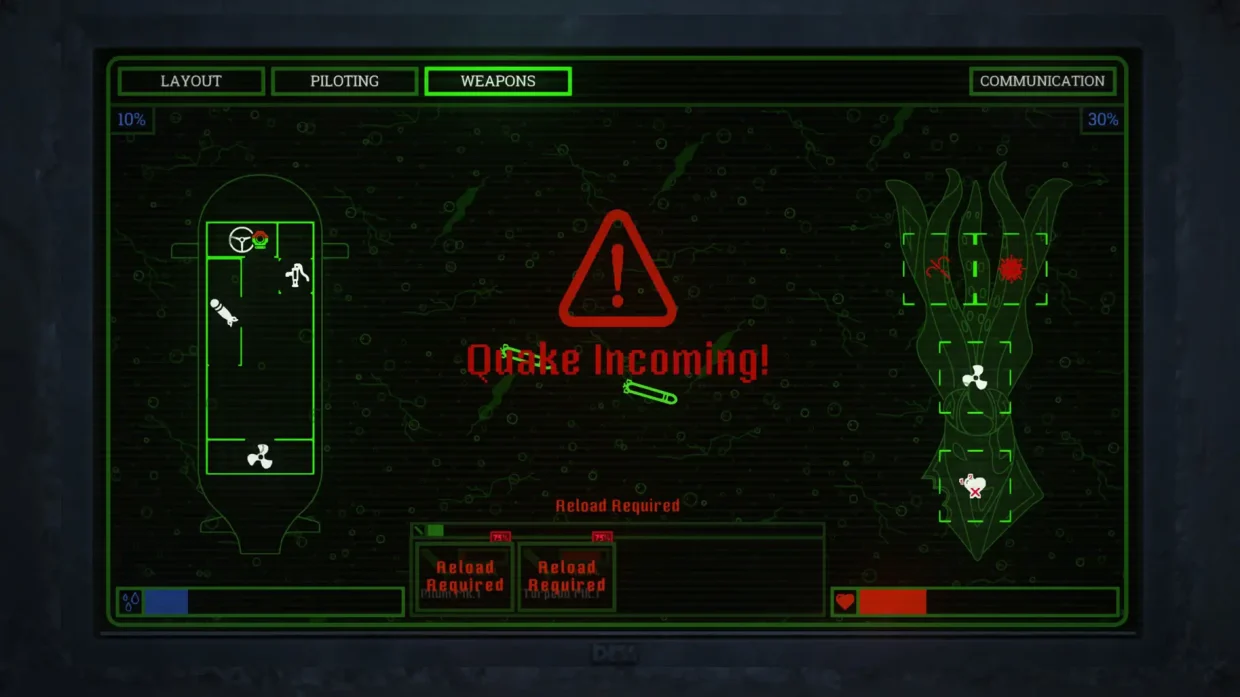Select the submarine's torpedo room
Image resolution: width=1240 pixels, height=697 pixels.
click(x=223, y=312)
